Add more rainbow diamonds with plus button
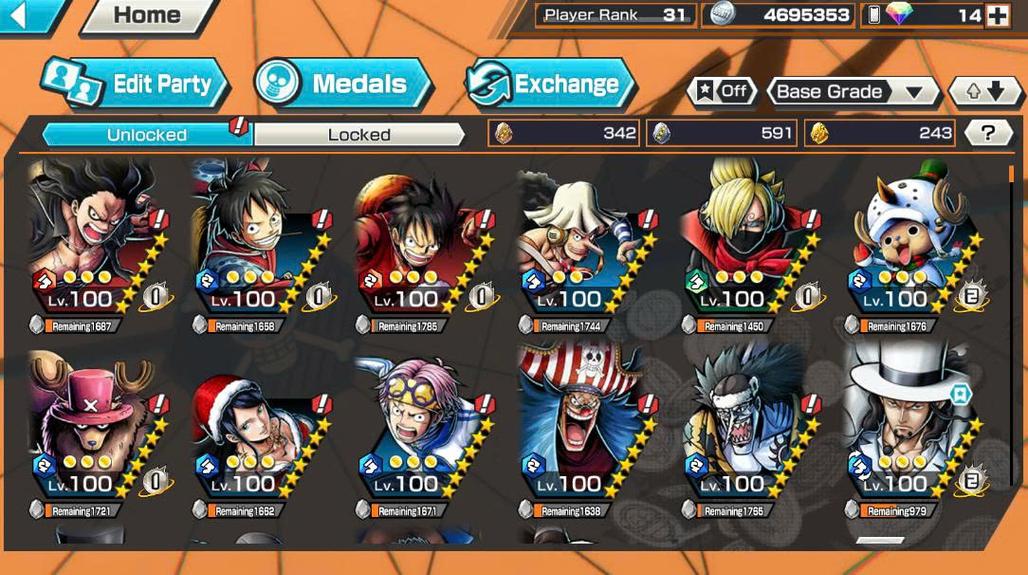Viewport: 1028px width, 575px height. [x=997, y=15]
